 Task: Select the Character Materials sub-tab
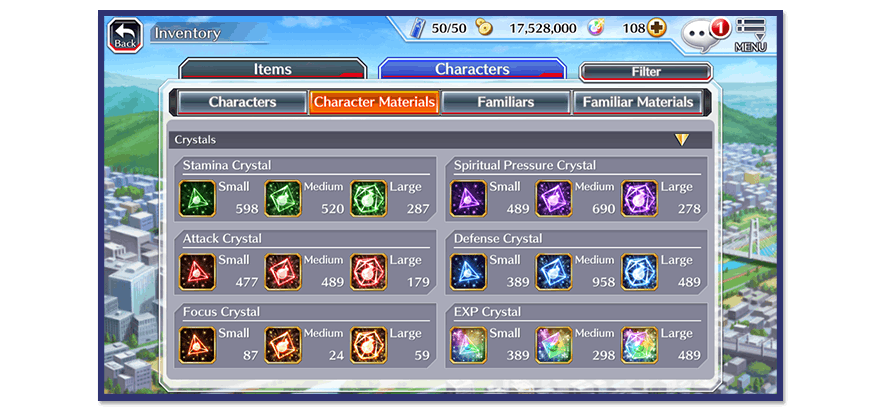pos(374,102)
